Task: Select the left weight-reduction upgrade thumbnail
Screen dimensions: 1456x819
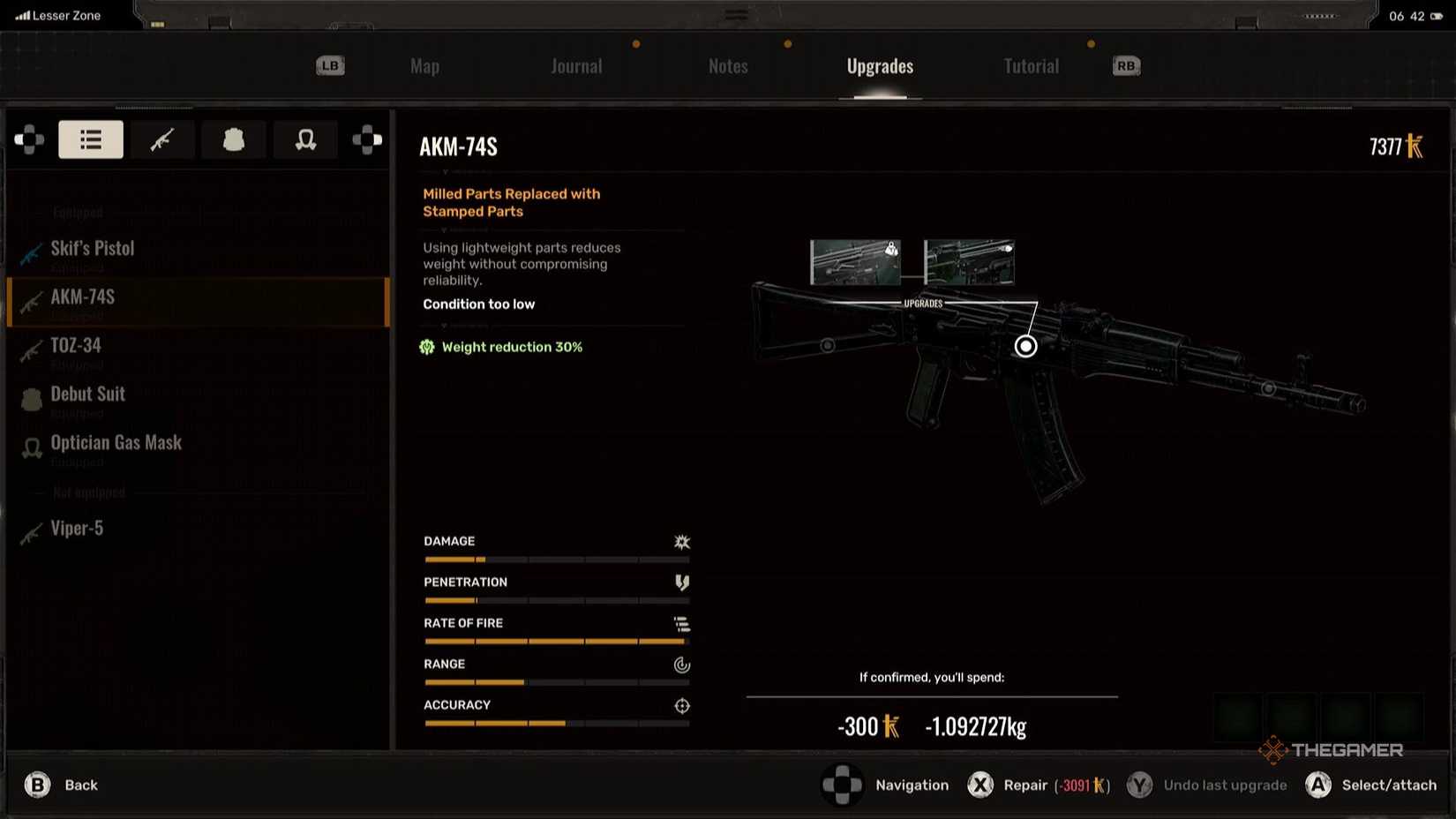Action: 854,261
